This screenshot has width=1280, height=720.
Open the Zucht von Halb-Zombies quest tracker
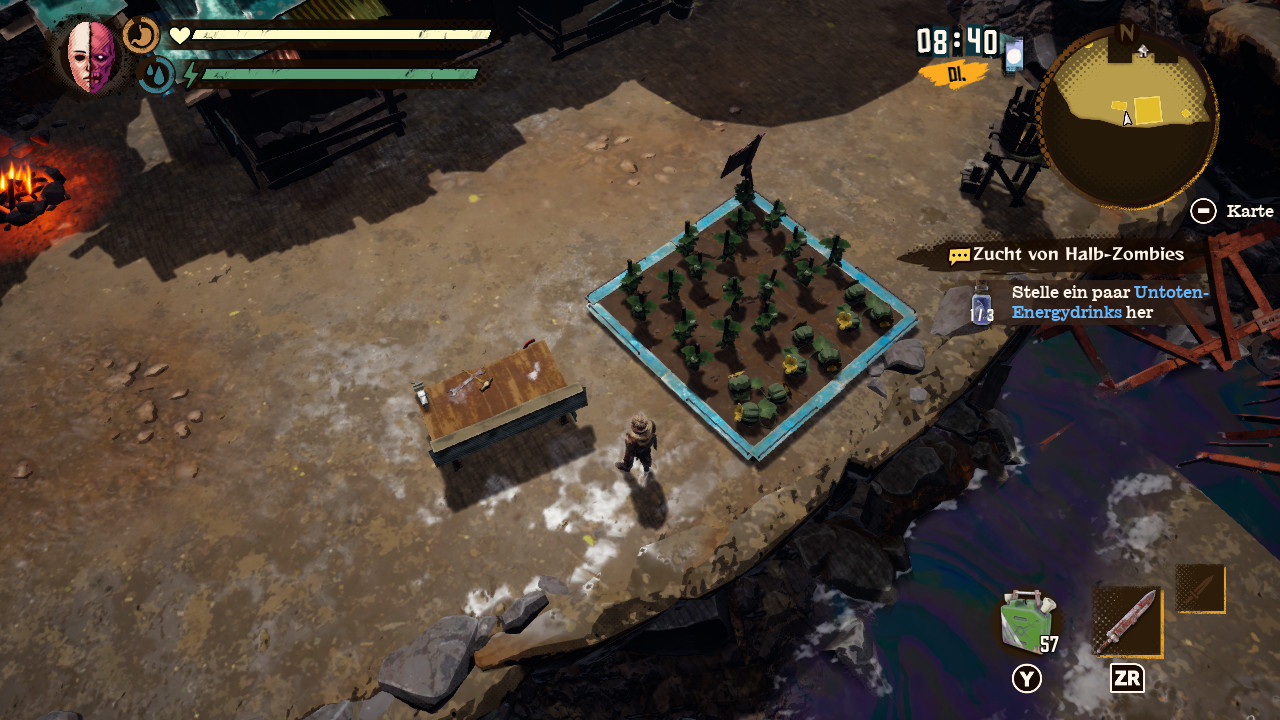pos(1066,255)
